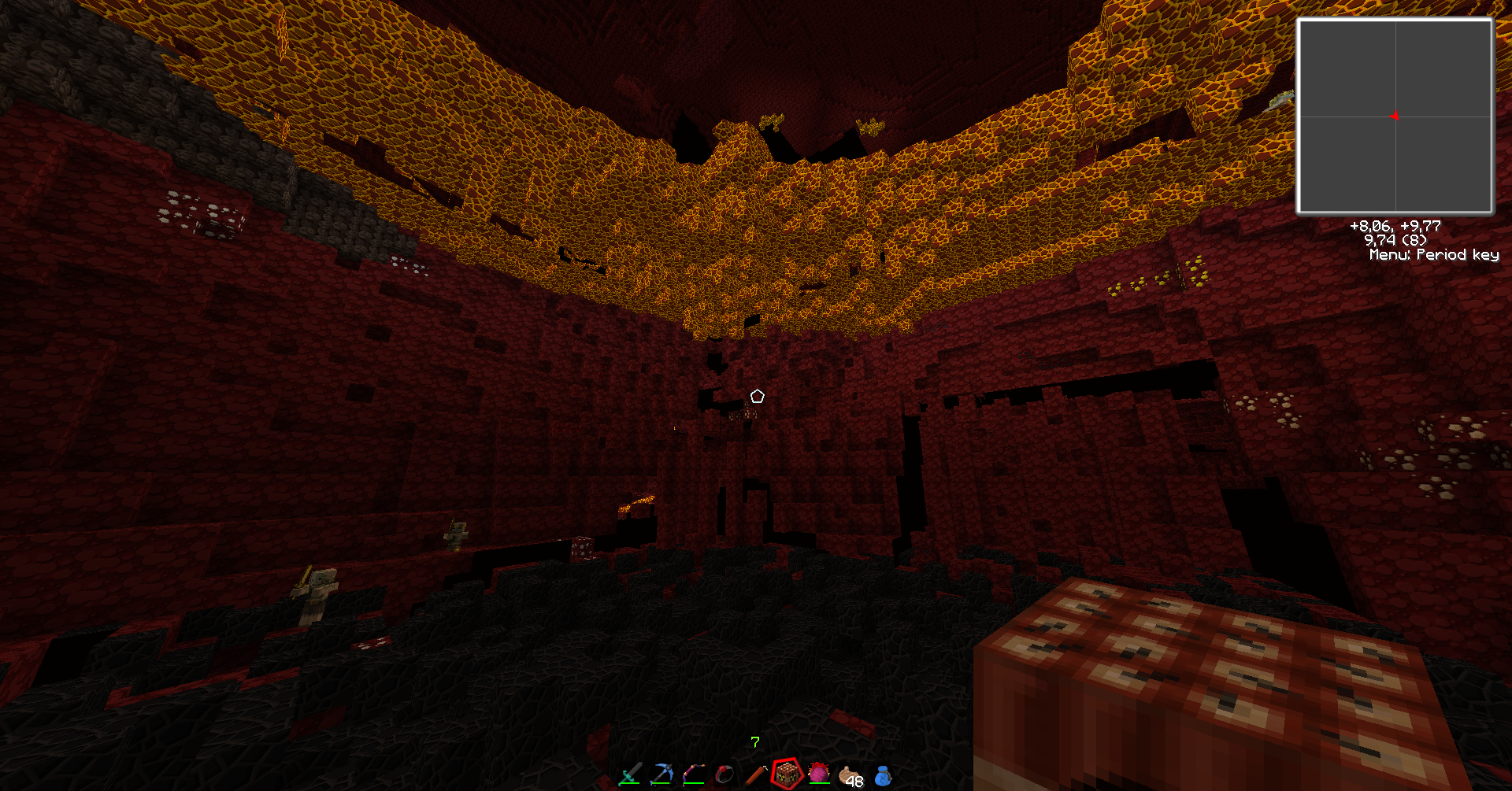Select the sword in the hotbar
This screenshot has width=1512, height=791.
[x=630, y=774]
